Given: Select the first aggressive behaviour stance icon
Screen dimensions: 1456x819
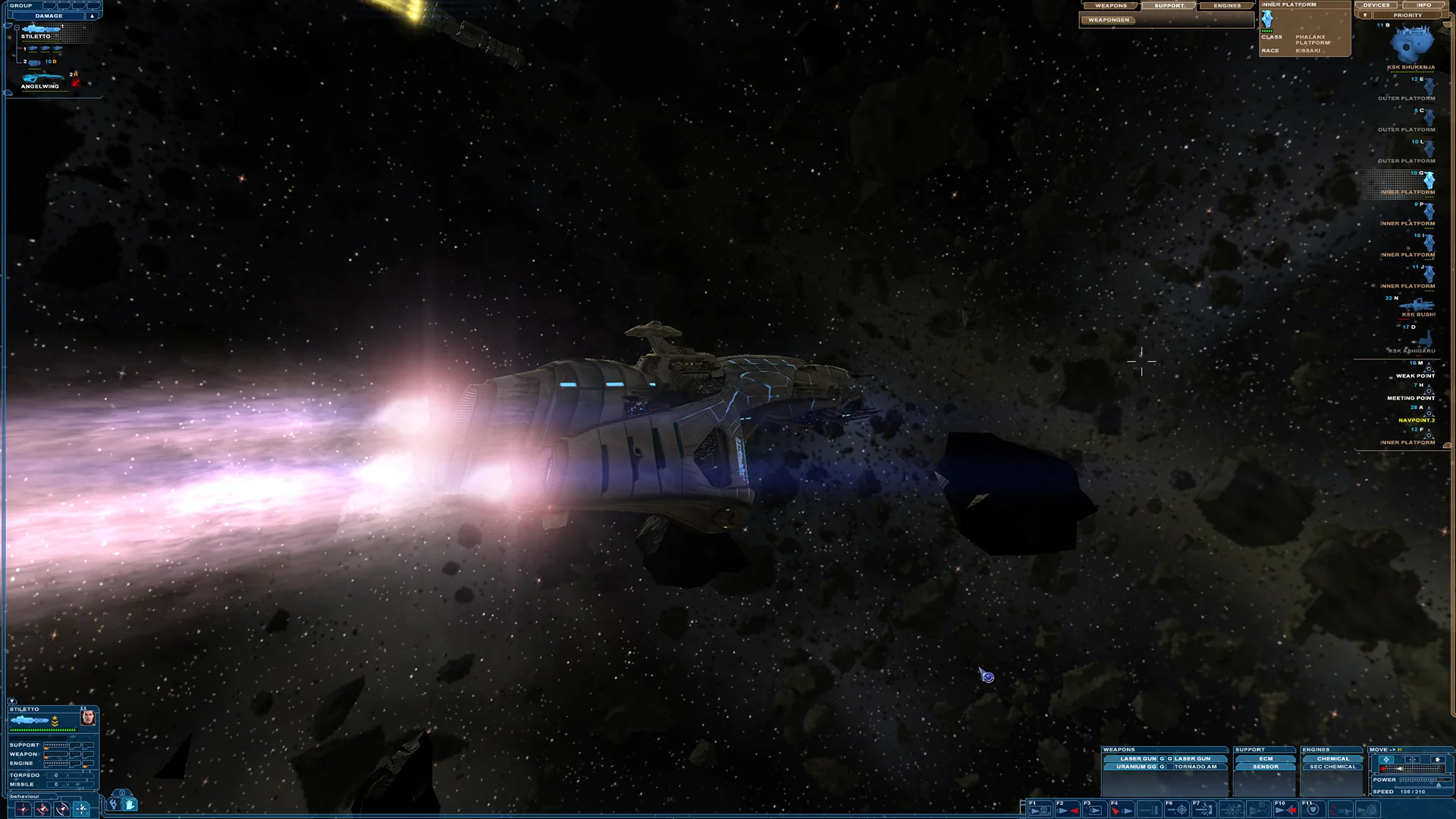Looking at the screenshot, I should click(24, 810).
